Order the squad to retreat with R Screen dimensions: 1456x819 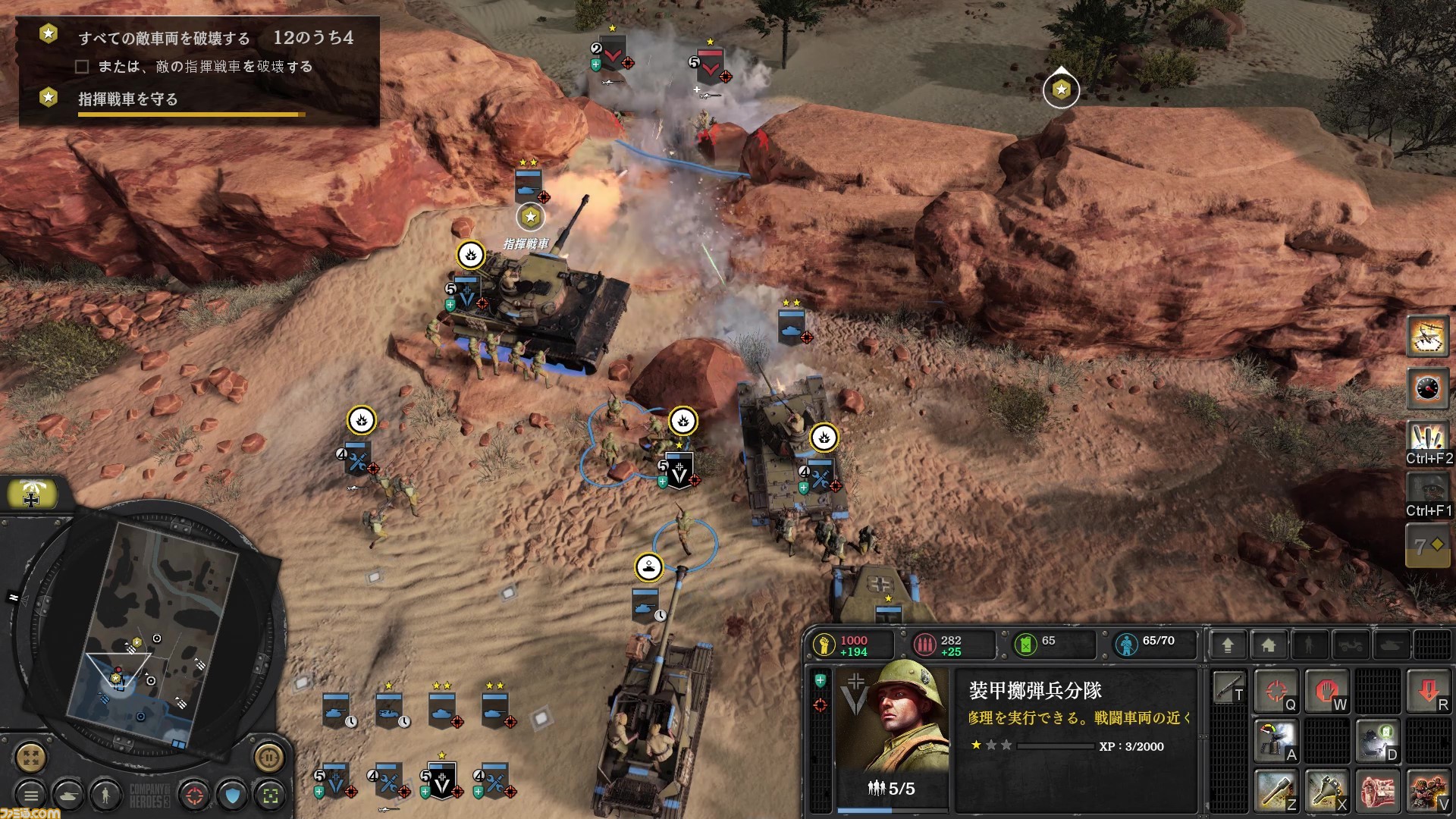1429,690
